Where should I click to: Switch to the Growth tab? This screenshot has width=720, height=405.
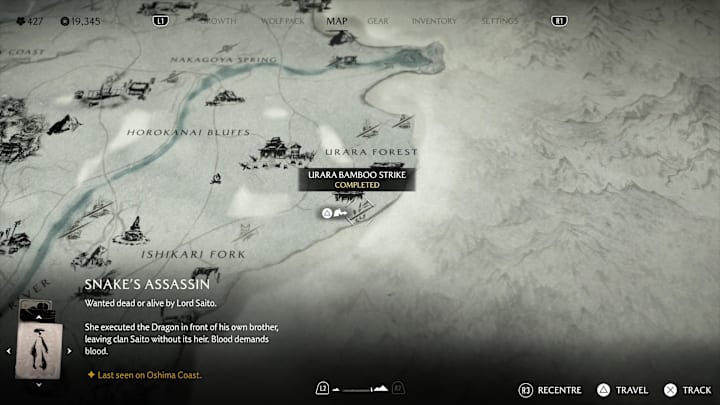tap(218, 20)
